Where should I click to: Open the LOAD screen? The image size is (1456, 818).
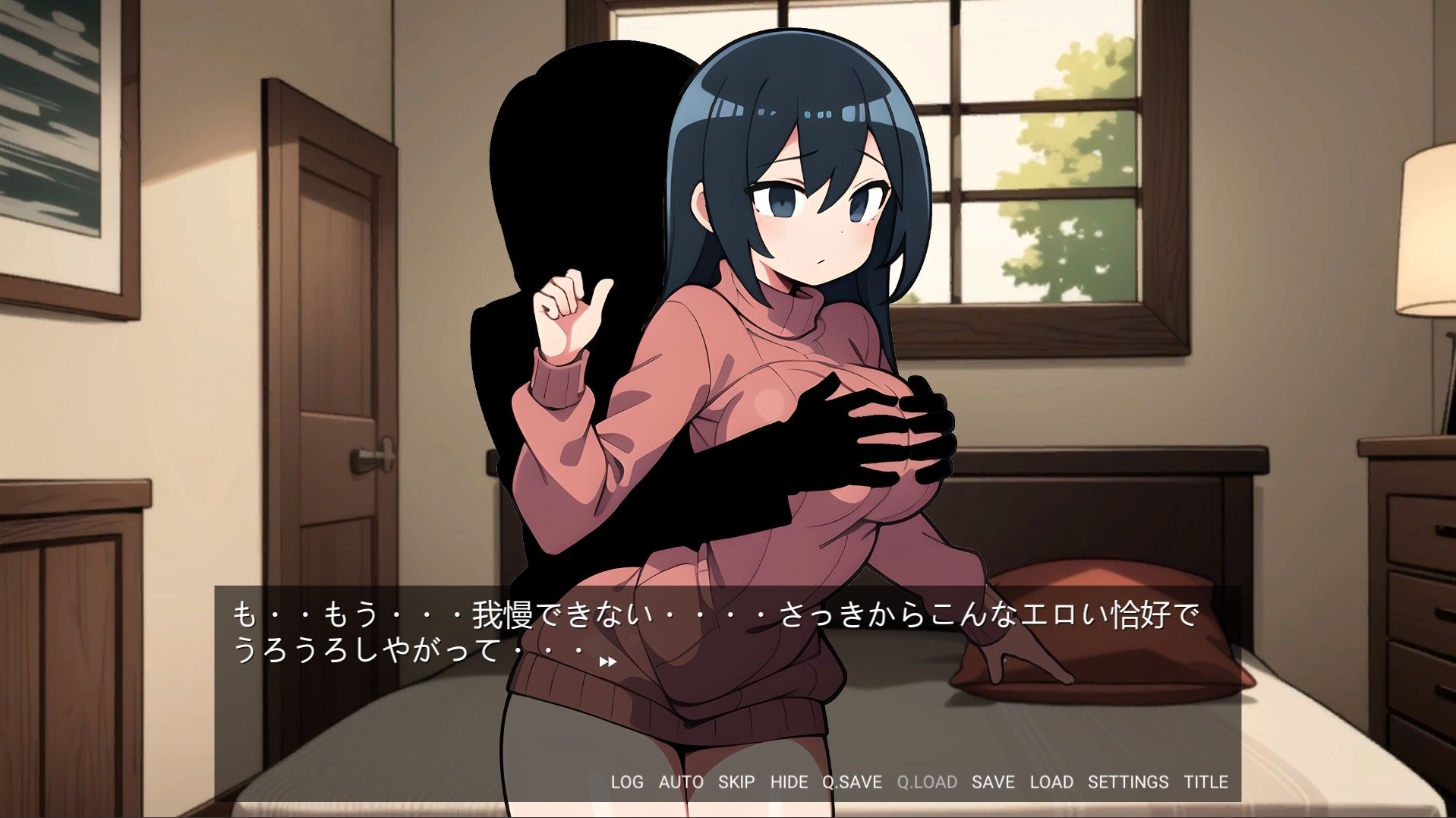pos(1051,782)
